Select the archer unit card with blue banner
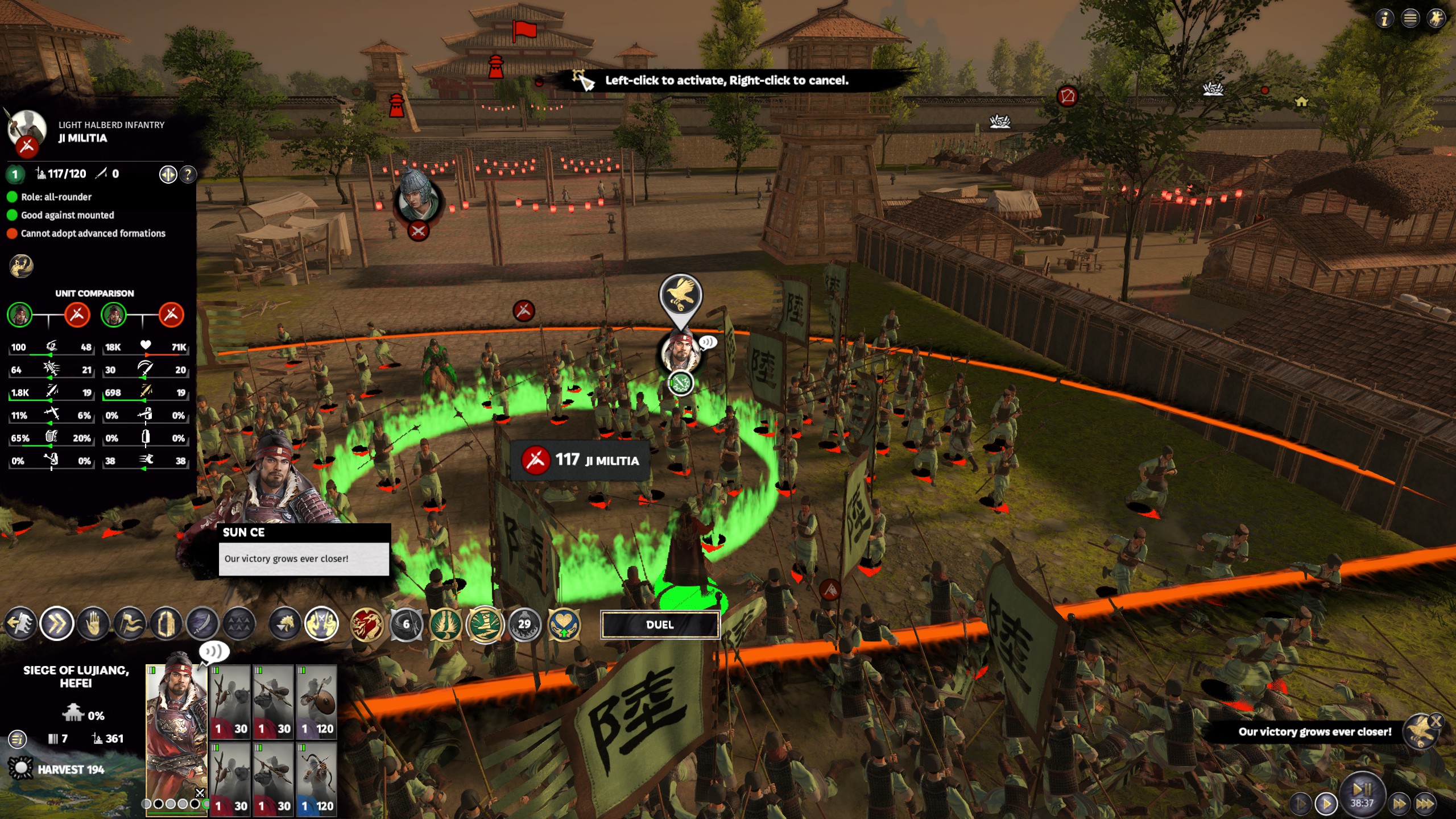 pos(316,779)
